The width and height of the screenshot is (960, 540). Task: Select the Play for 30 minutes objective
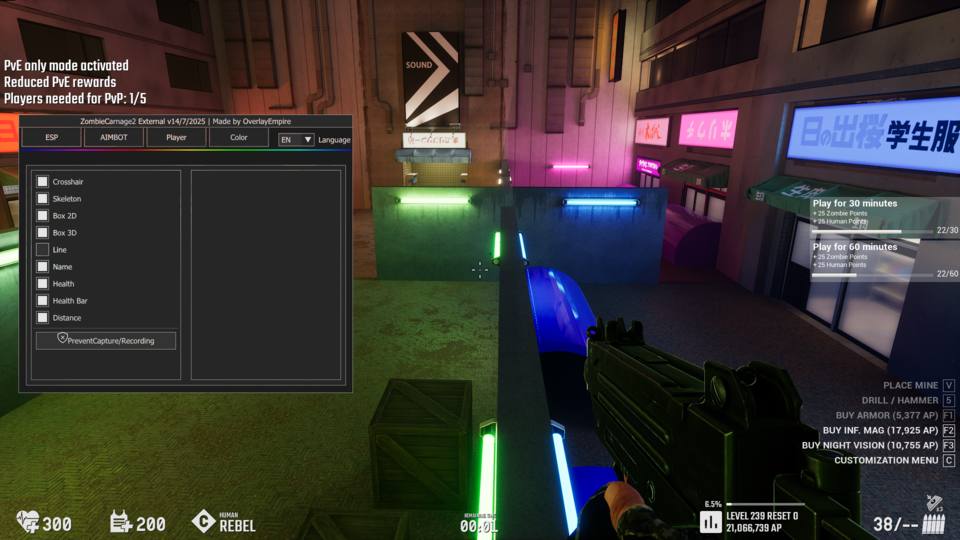(x=885, y=215)
